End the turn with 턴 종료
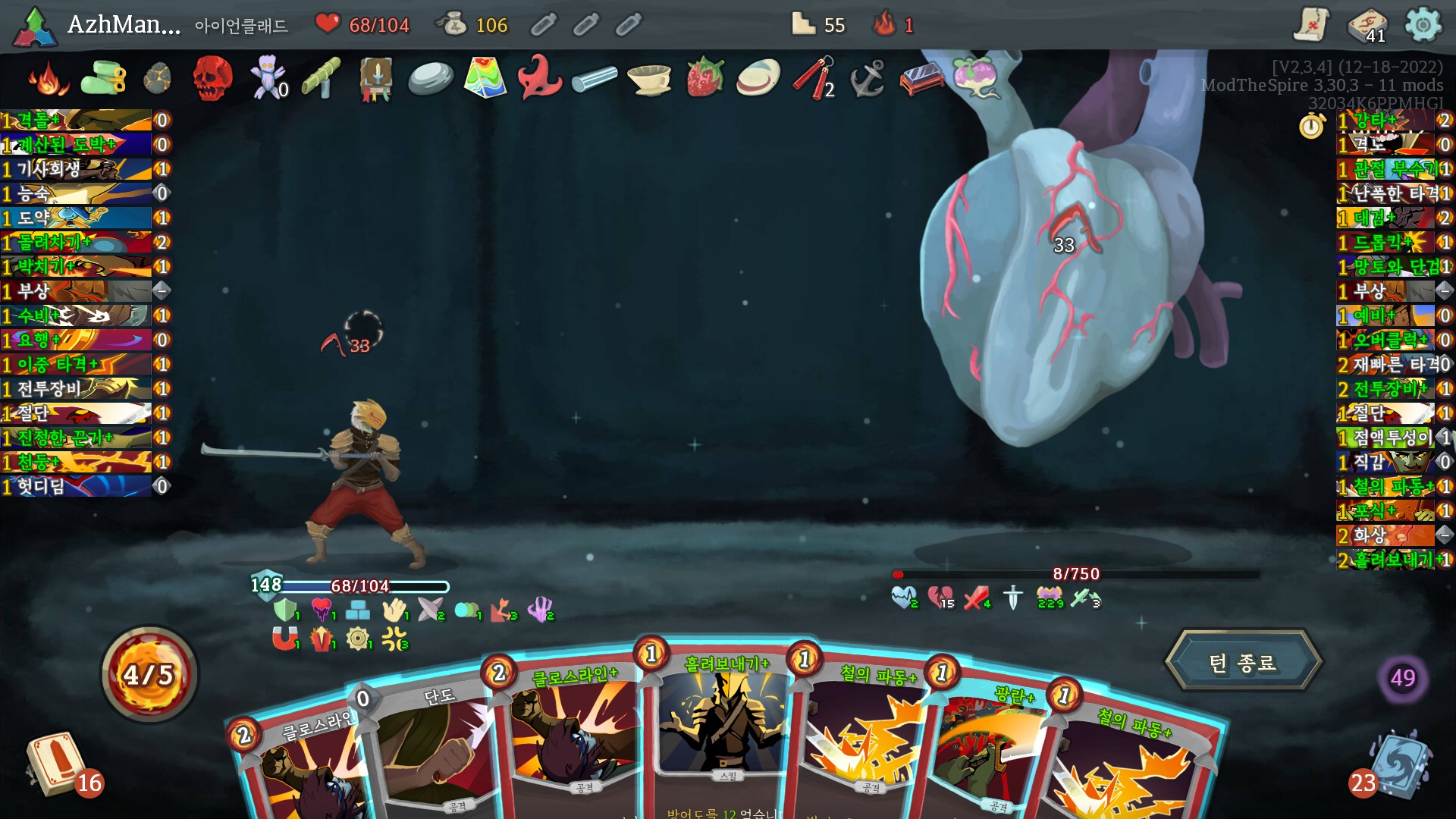 [x=1243, y=662]
